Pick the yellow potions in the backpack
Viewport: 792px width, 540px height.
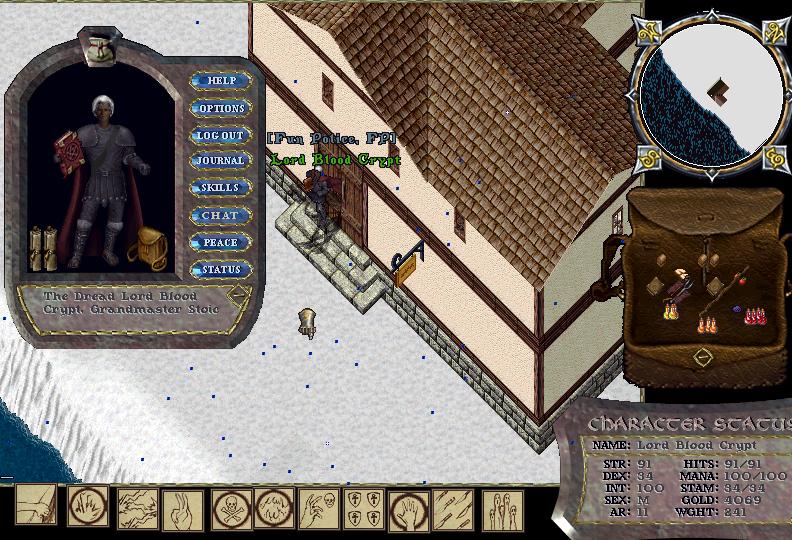tap(668, 312)
